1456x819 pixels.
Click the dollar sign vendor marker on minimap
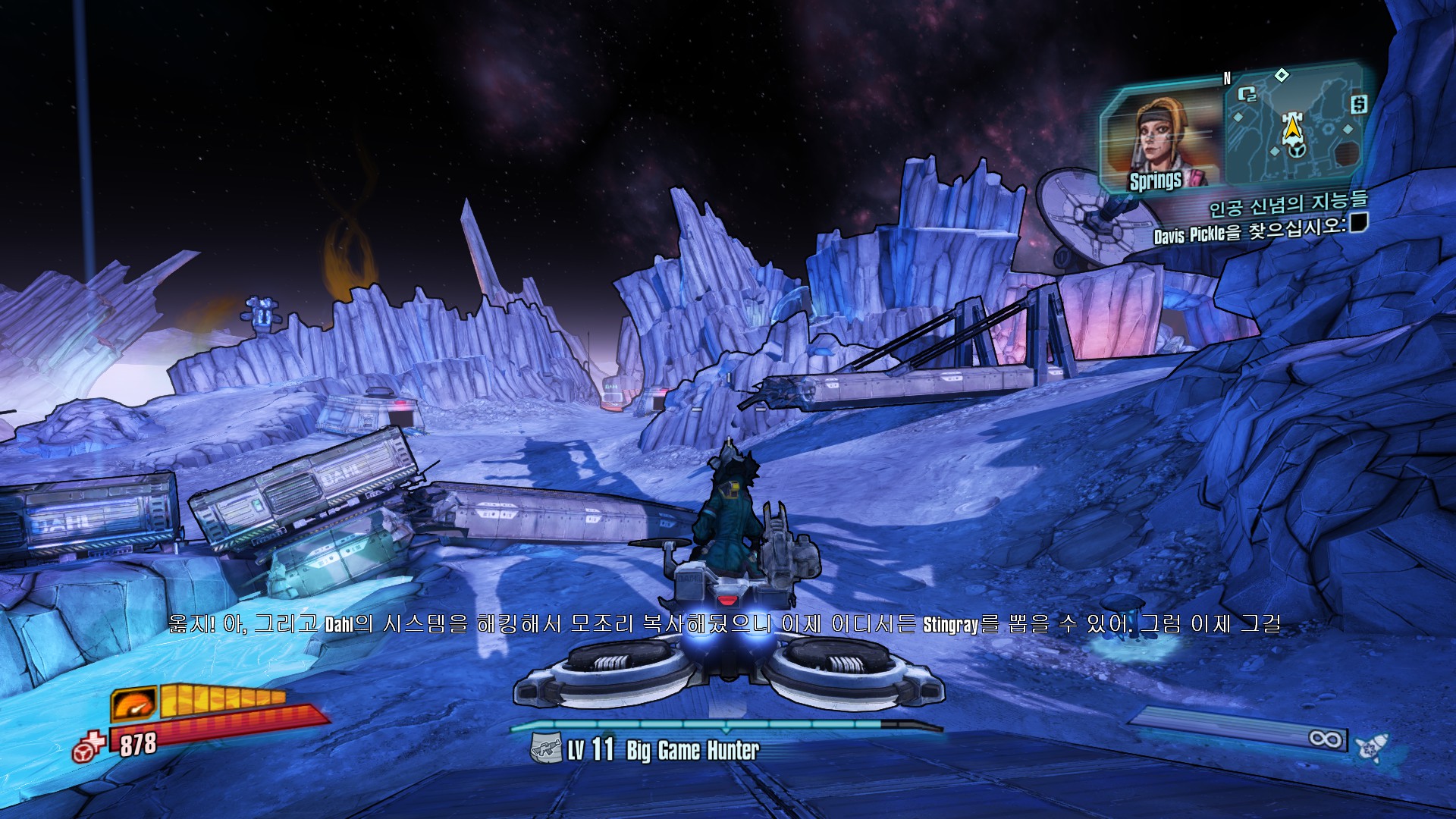pyautogui.click(x=1358, y=104)
